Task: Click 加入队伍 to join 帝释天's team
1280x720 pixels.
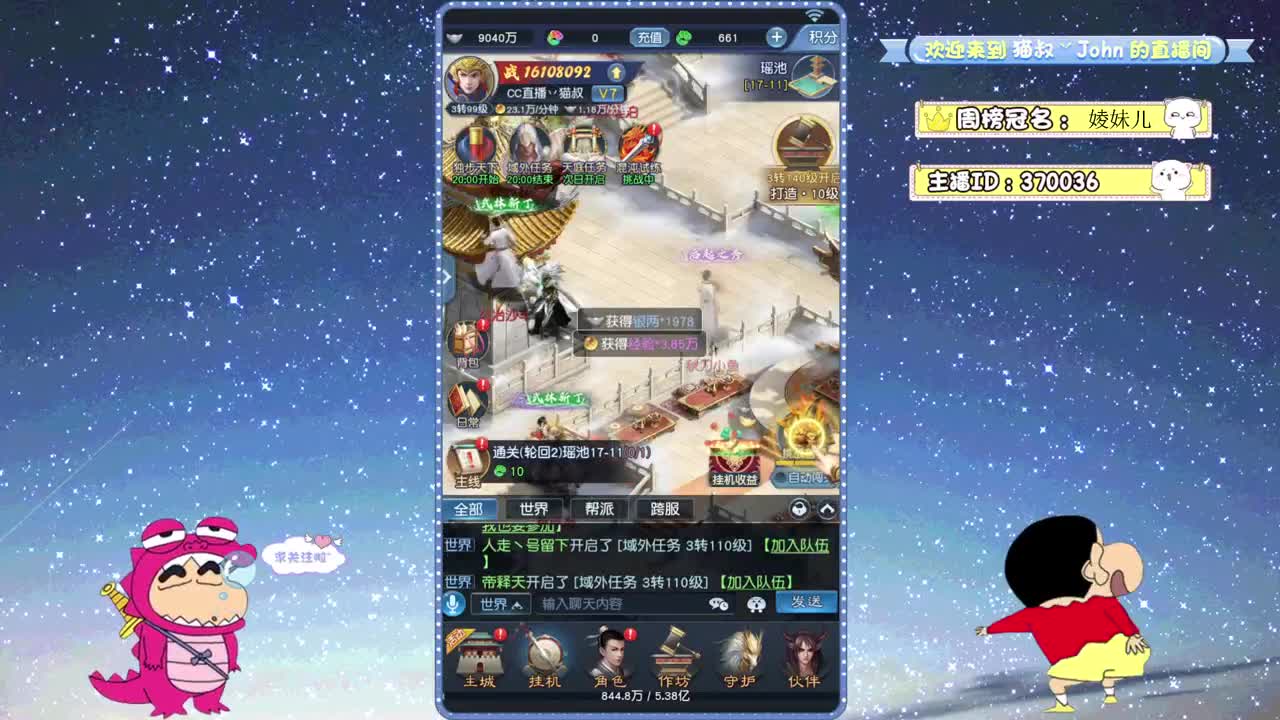Action: (756, 580)
